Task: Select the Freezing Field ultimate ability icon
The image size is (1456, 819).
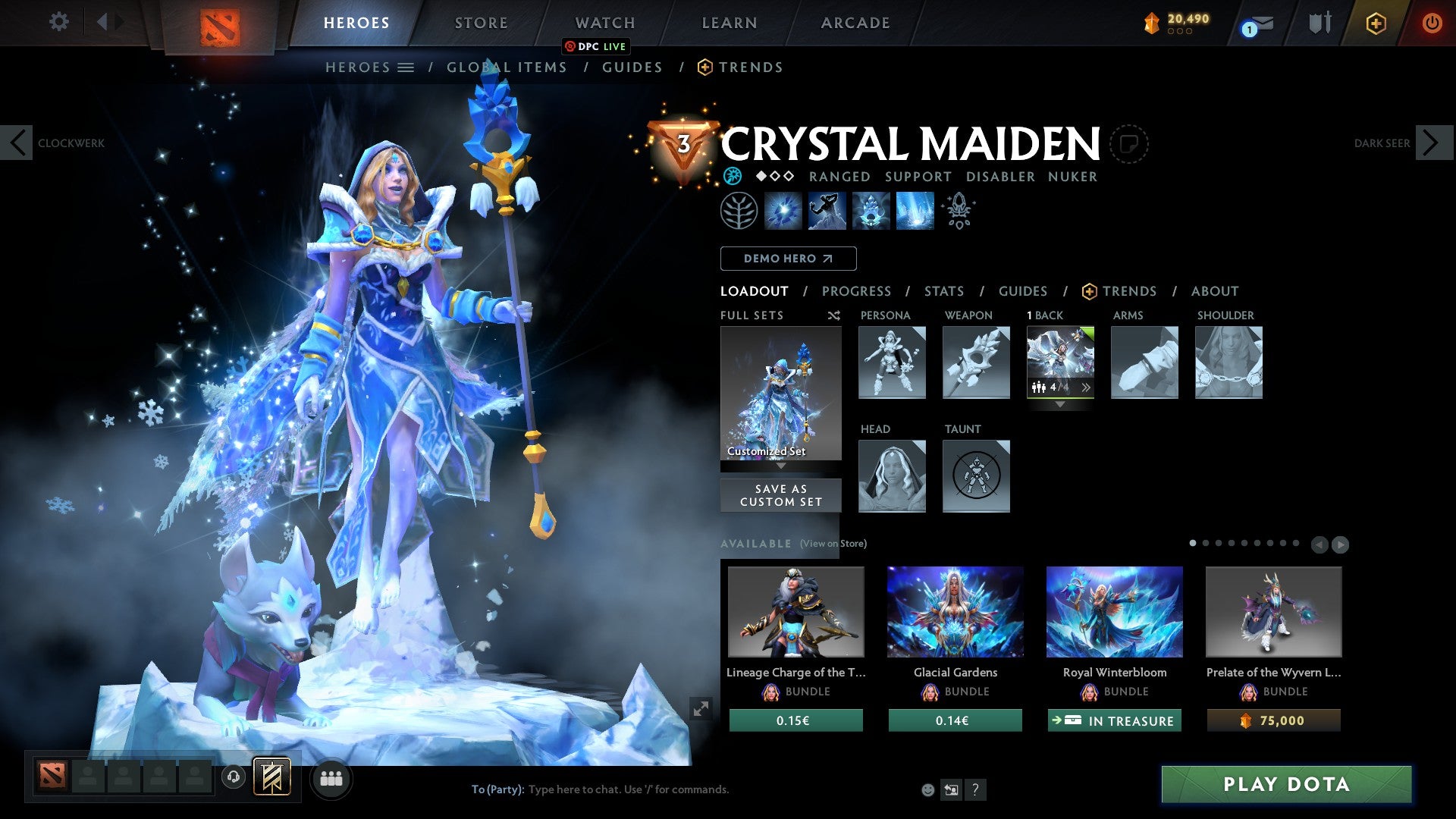Action: click(914, 211)
